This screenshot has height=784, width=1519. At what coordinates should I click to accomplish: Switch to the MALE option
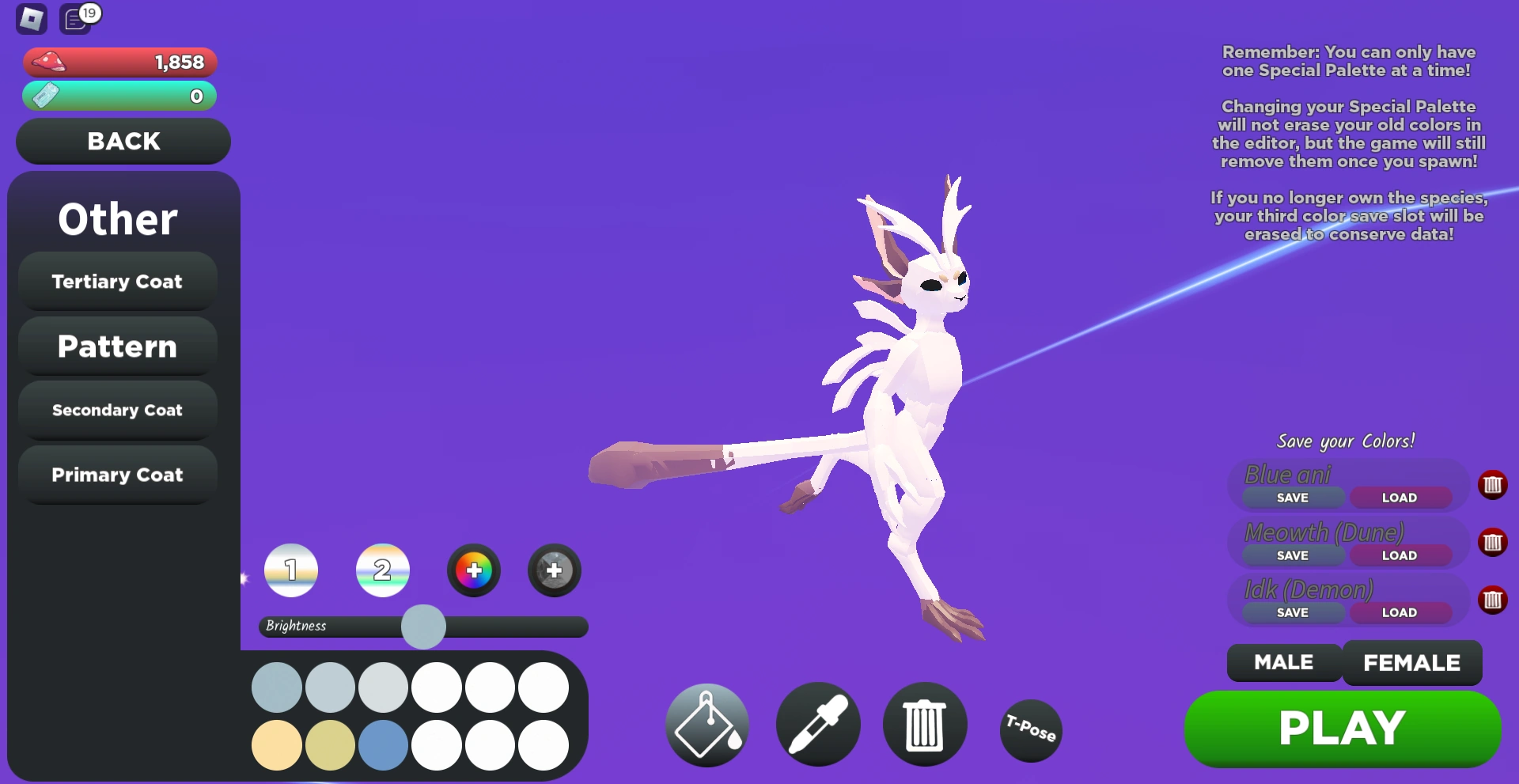pos(1282,663)
